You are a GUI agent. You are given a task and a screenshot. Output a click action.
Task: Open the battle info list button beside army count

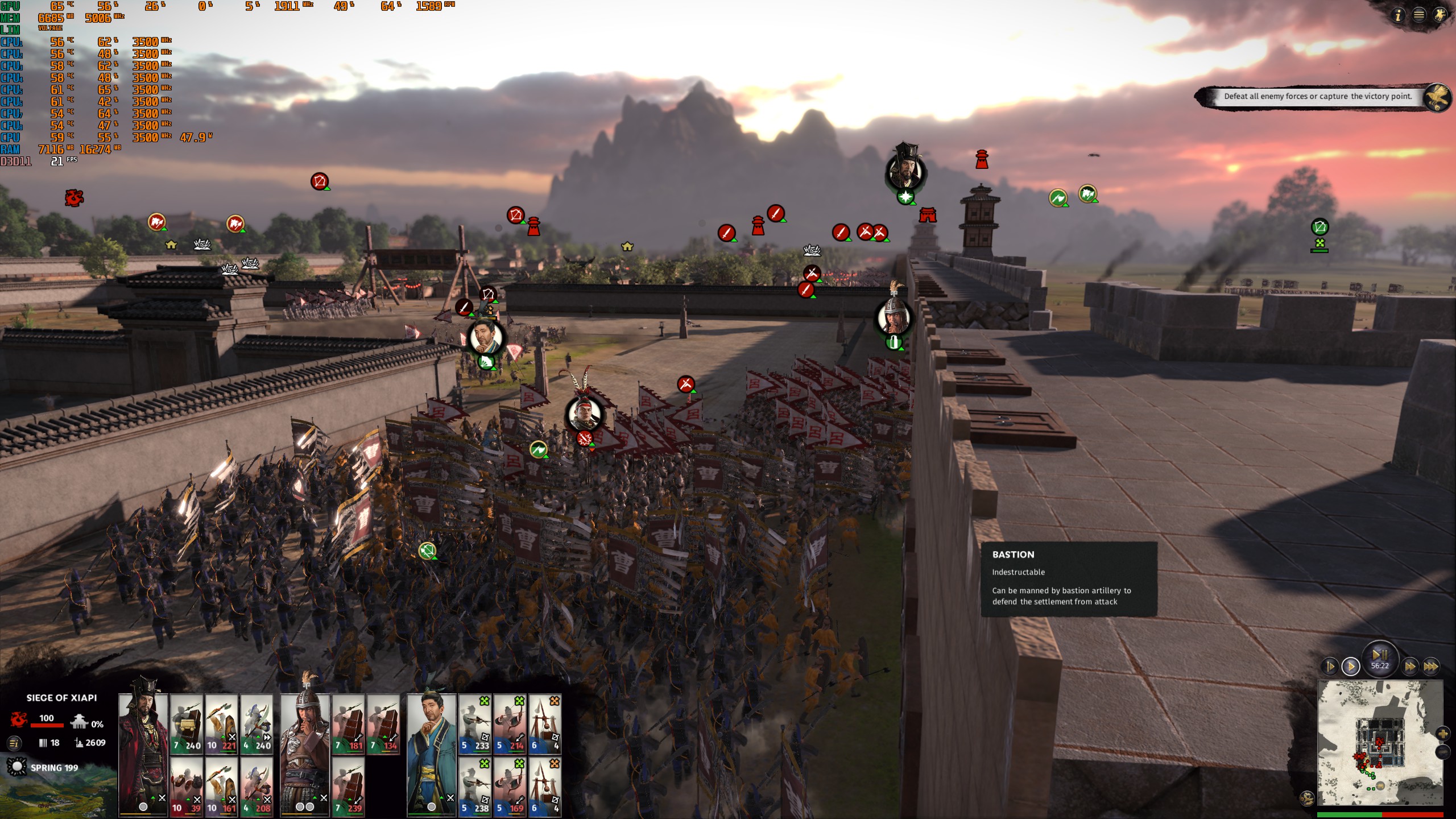(14, 742)
